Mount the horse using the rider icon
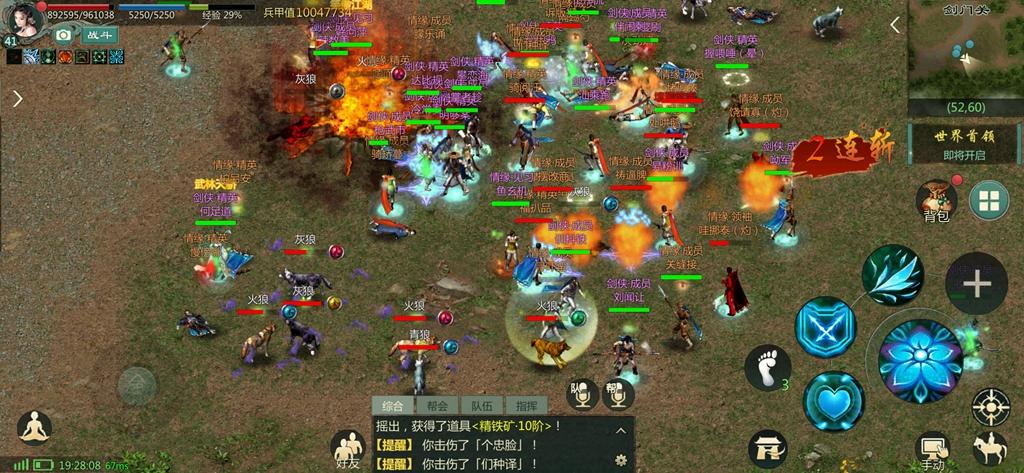Viewport: 1024px width, 473px height. (x=989, y=447)
